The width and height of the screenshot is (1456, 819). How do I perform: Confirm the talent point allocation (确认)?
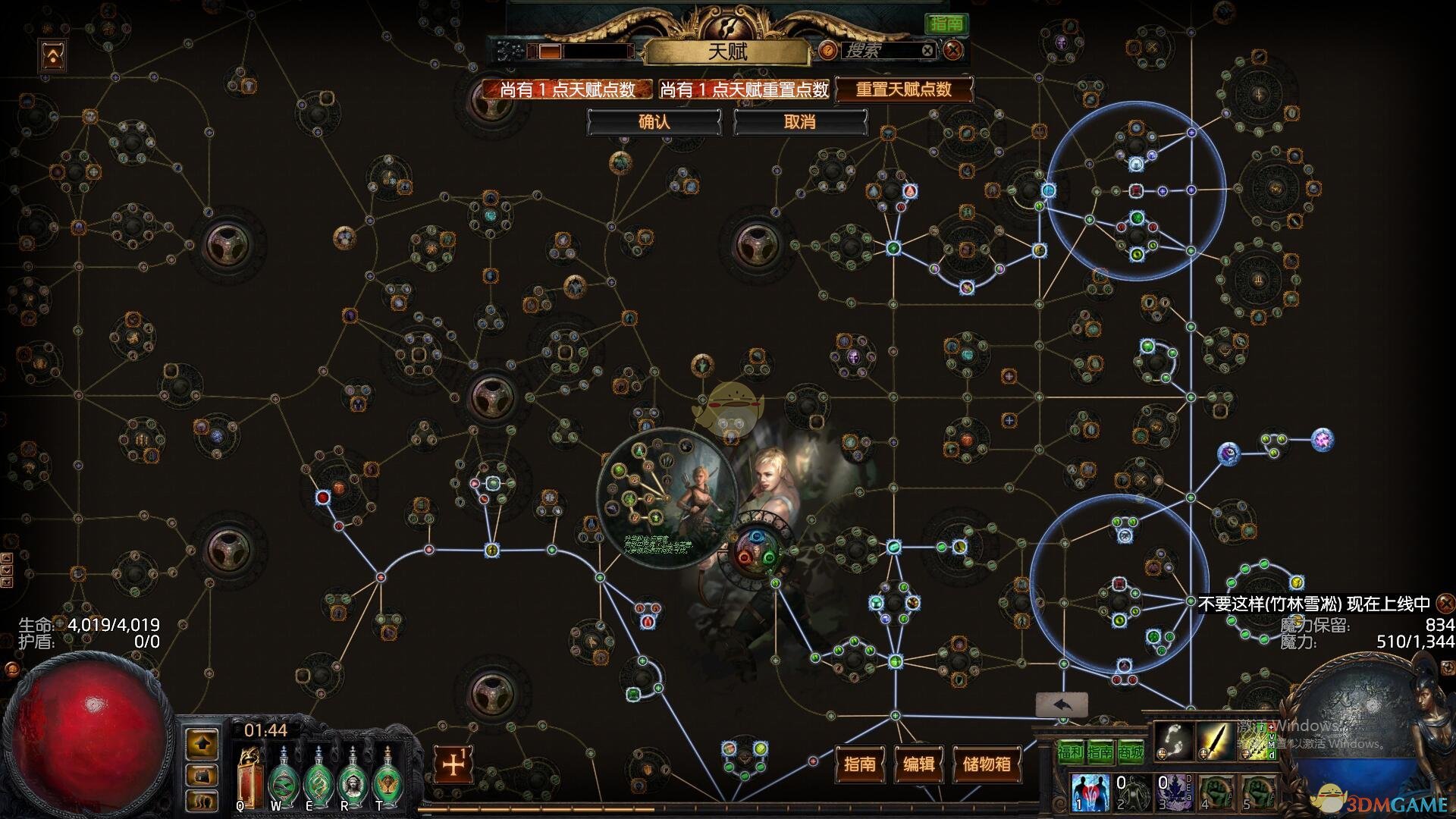pos(654,122)
